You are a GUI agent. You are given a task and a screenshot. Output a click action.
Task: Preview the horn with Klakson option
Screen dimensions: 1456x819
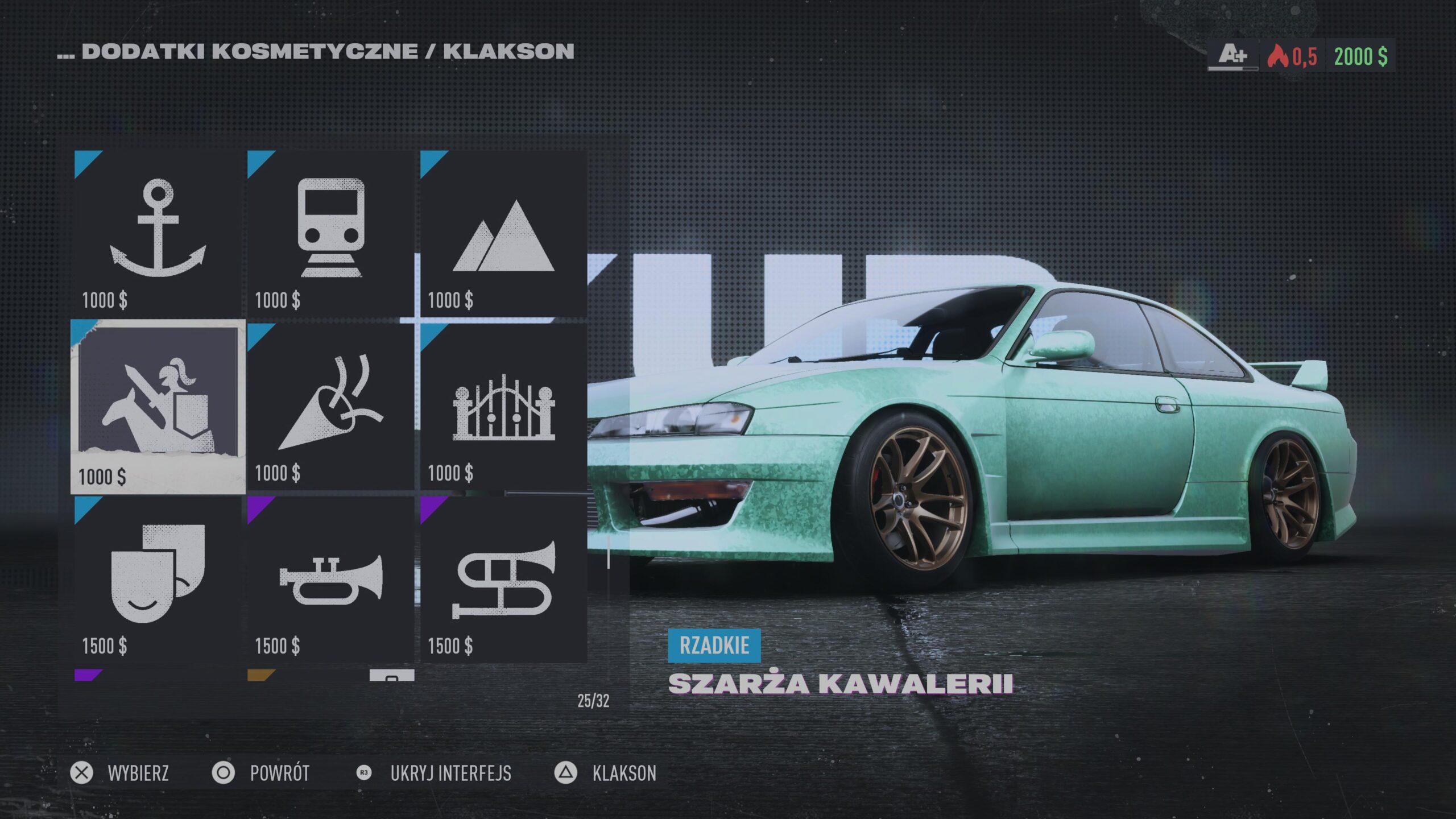[606, 773]
